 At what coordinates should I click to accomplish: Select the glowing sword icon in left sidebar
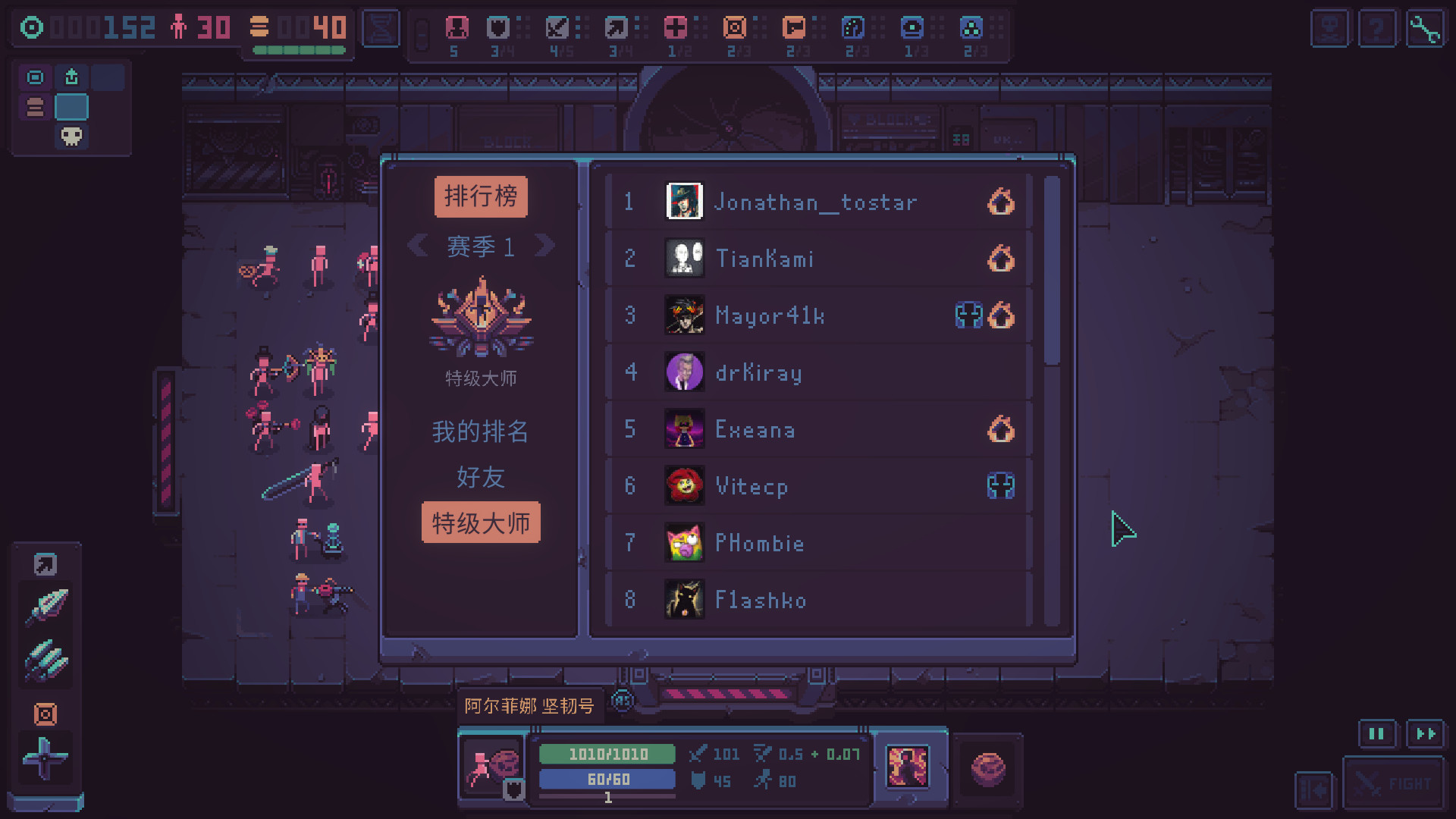click(x=45, y=607)
